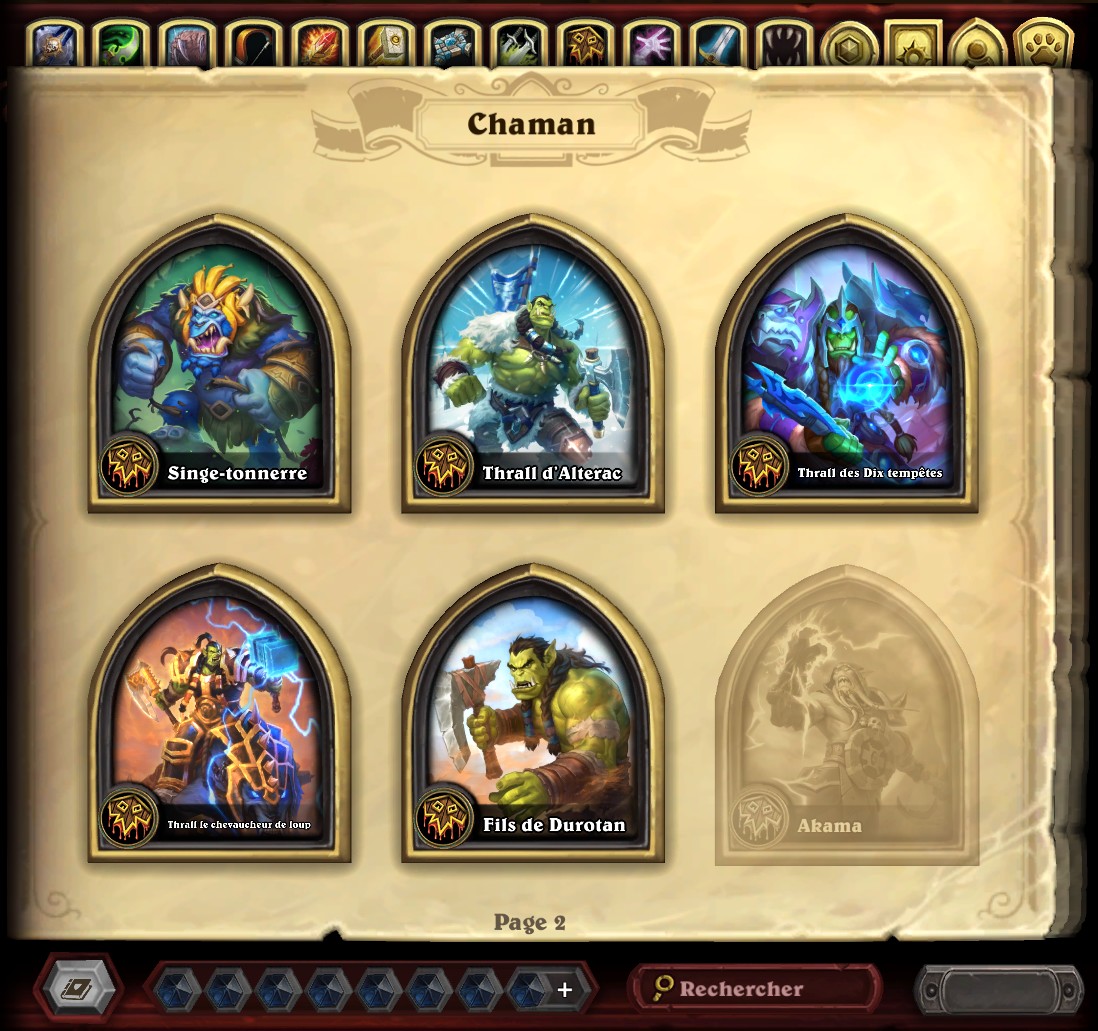
Task: Select Thrall le chevaucheur de loup
Action: 219,718
